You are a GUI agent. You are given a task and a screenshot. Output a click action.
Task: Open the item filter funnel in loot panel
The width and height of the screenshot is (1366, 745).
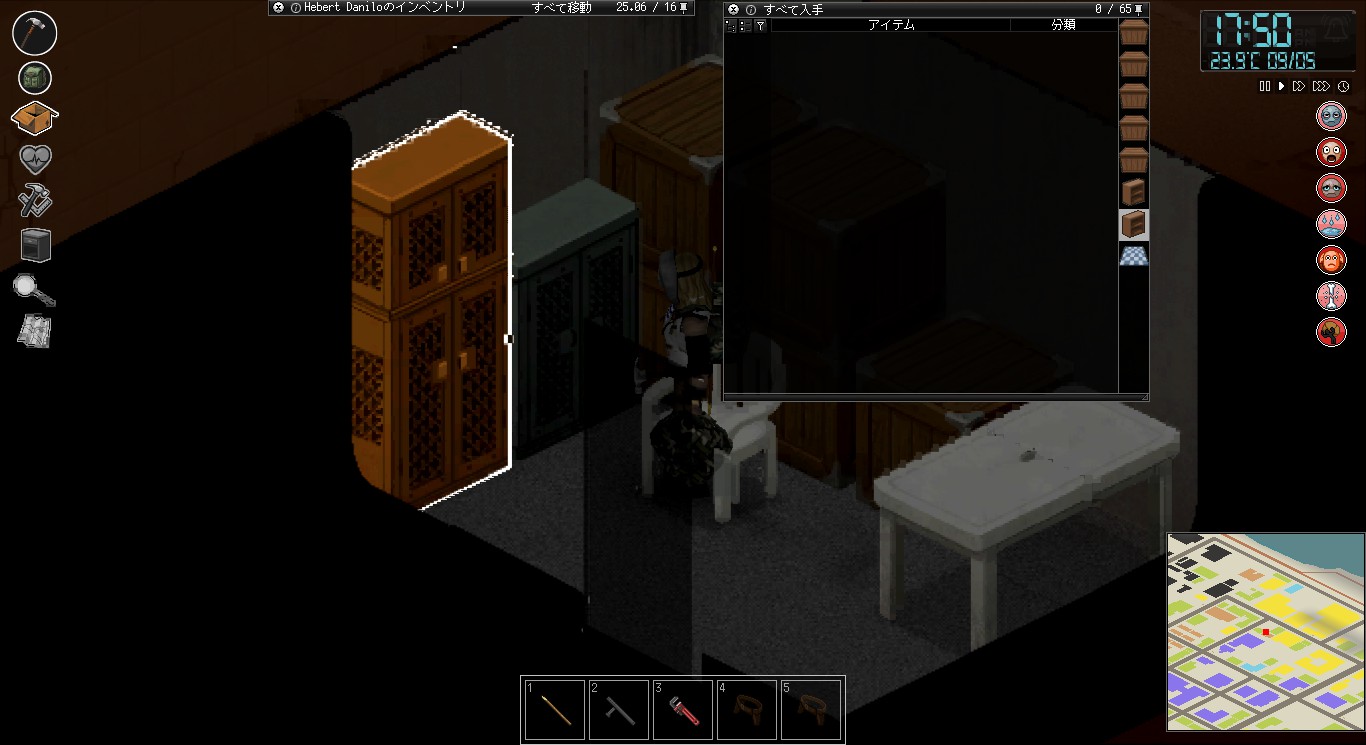759,27
